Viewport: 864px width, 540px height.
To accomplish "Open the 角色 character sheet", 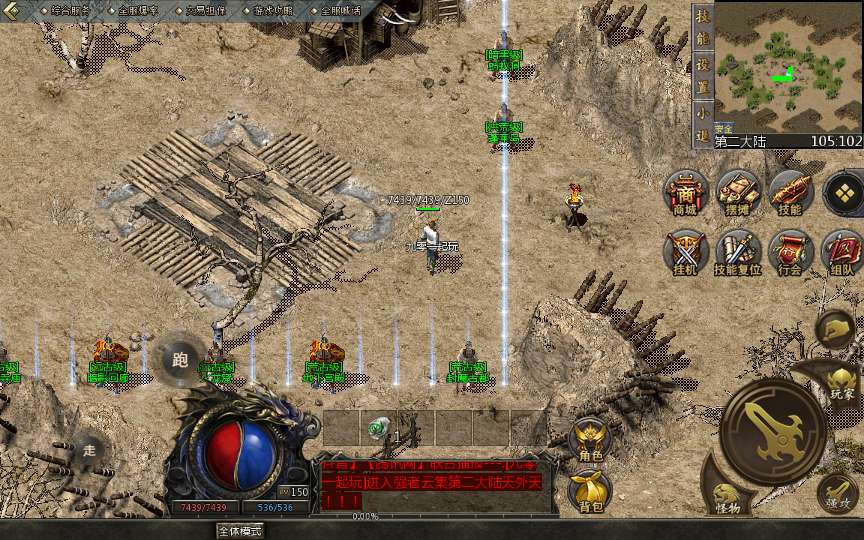I will 589,439.
